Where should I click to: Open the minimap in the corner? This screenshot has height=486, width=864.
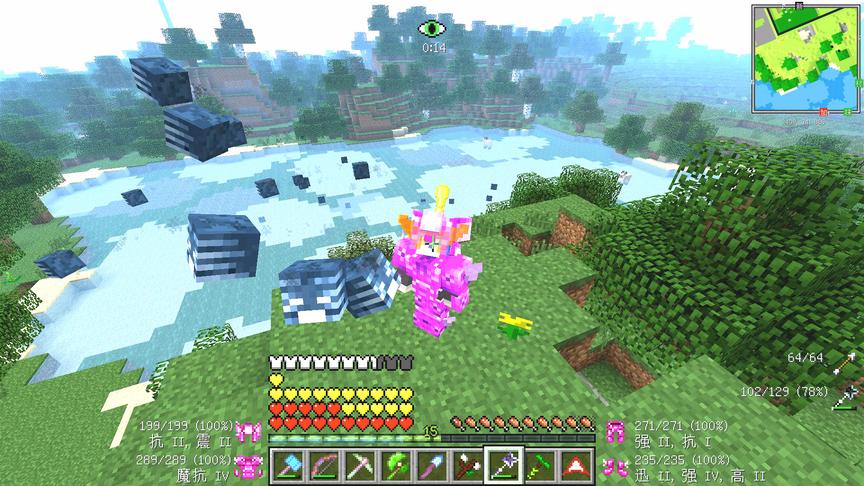tap(803, 57)
